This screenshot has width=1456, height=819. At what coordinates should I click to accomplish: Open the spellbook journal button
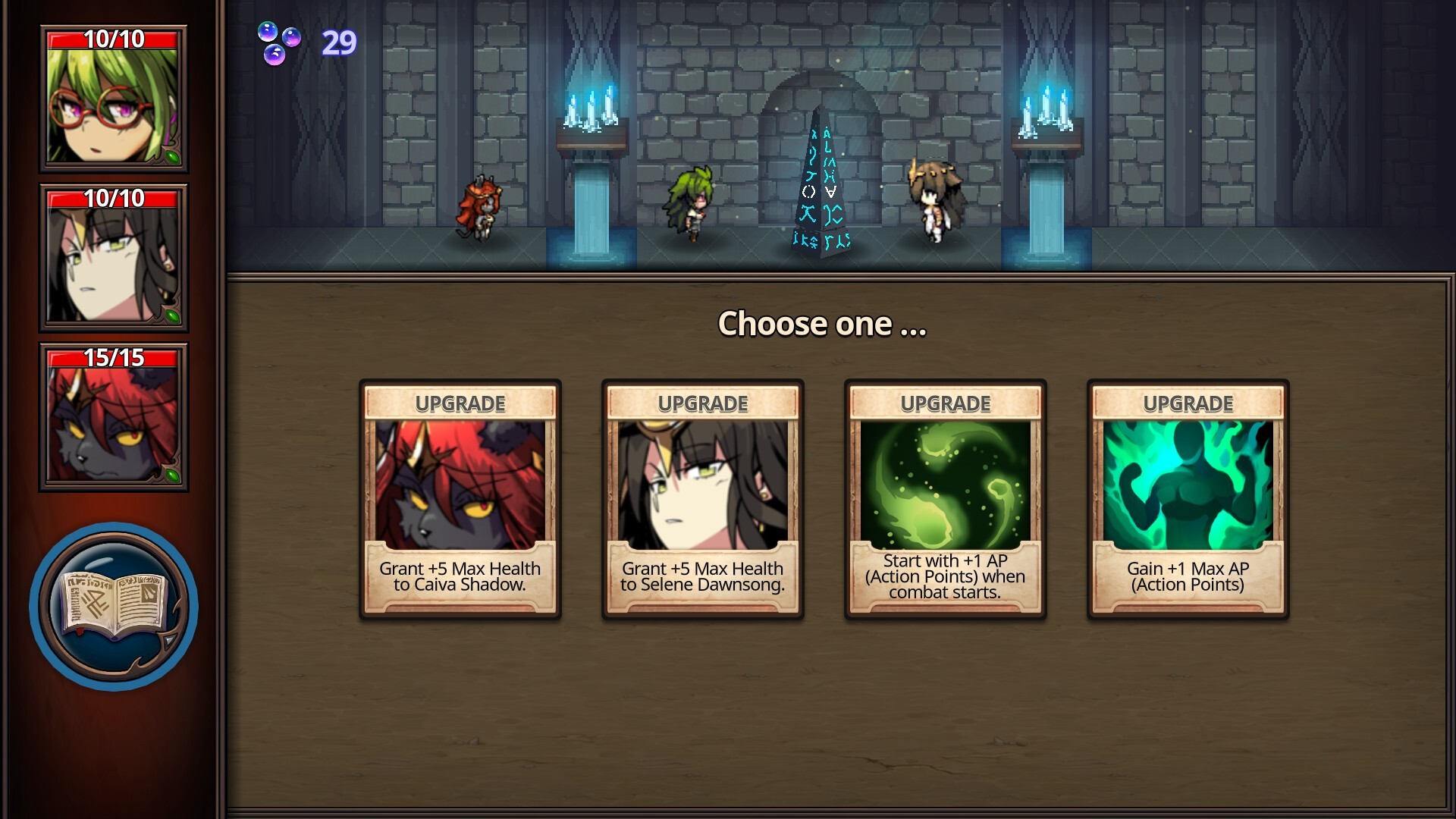coord(114,606)
